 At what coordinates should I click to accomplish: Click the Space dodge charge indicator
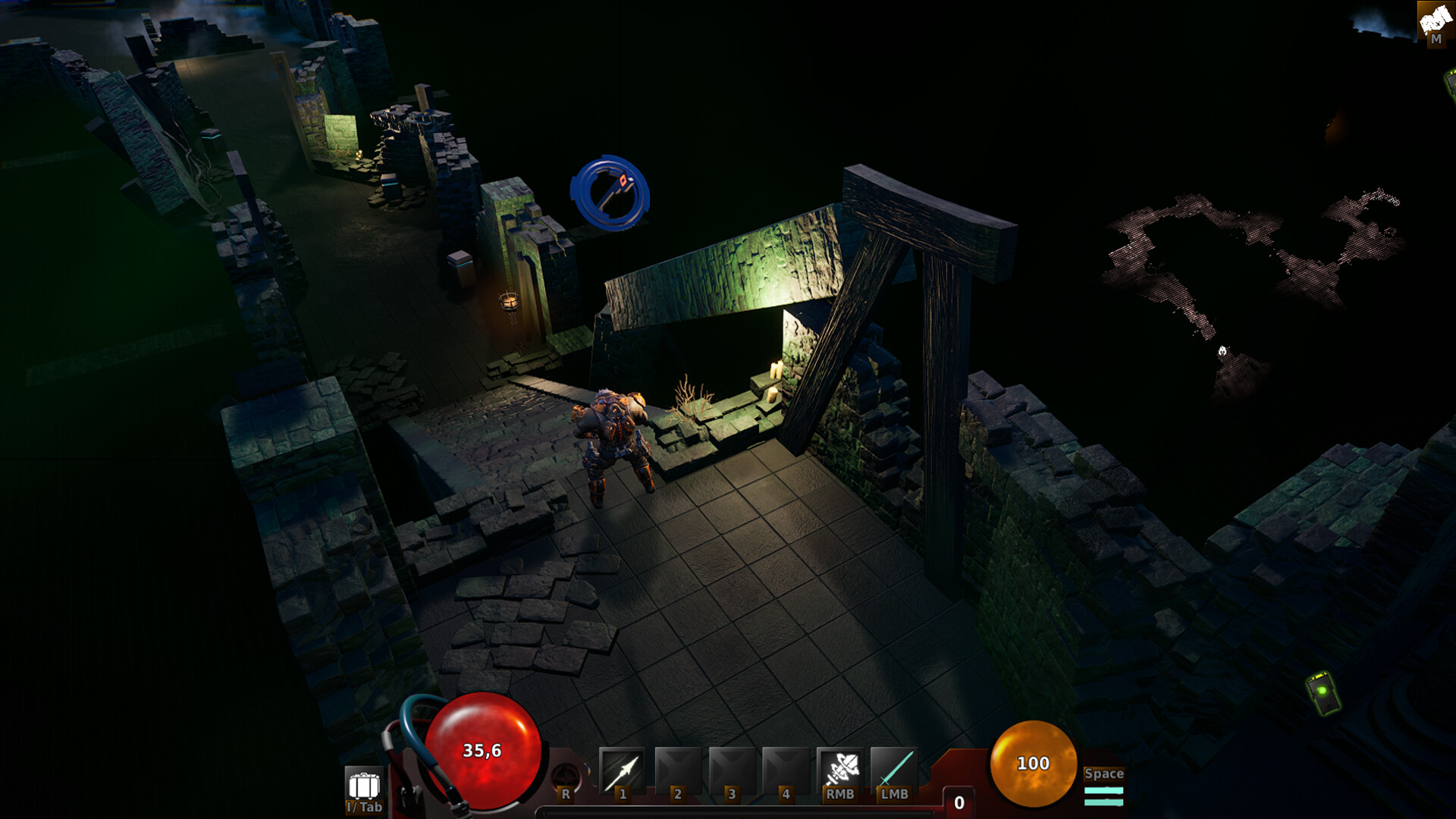(x=1104, y=789)
